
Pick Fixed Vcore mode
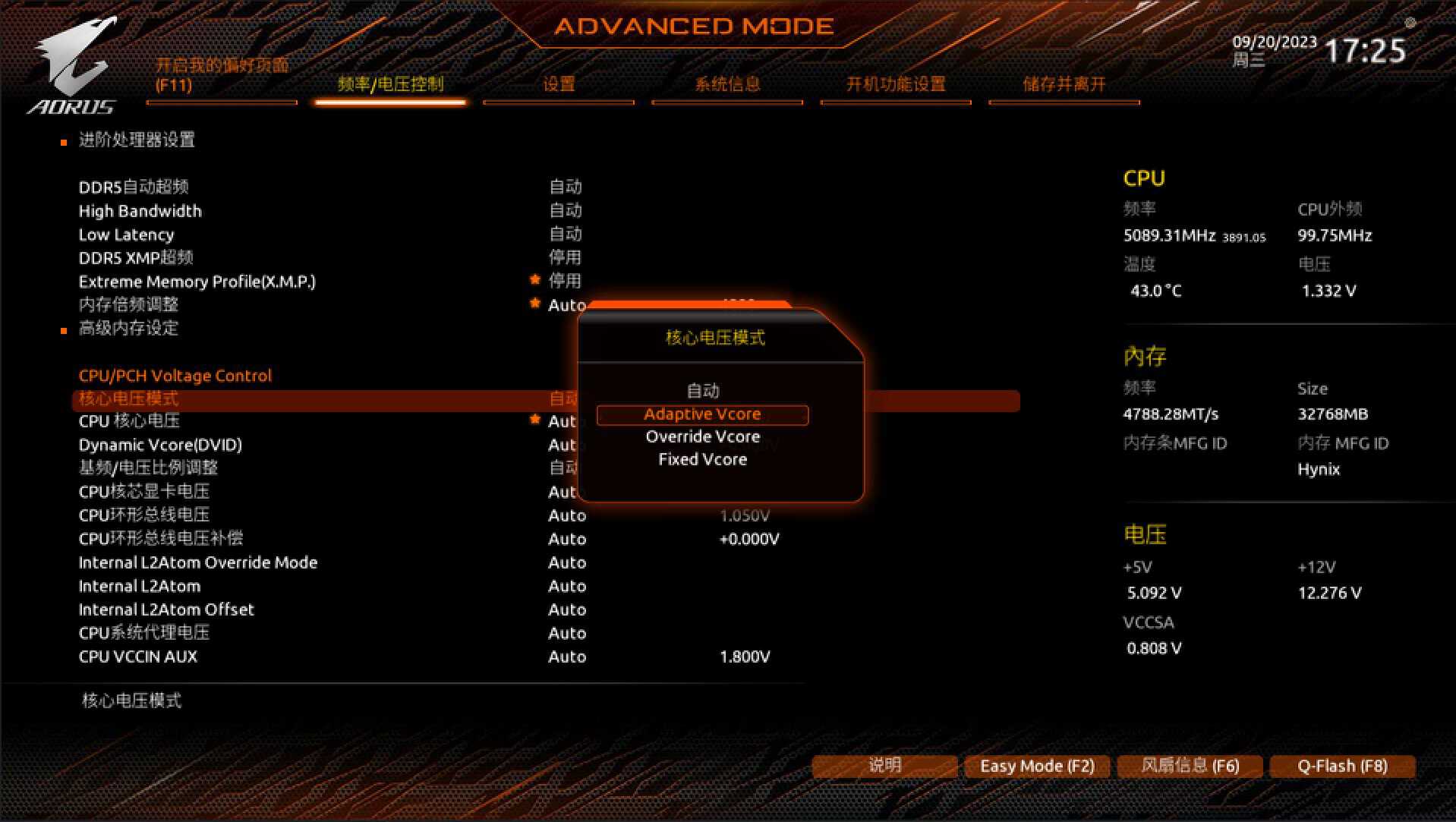pyautogui.click(x=702, y=460)
